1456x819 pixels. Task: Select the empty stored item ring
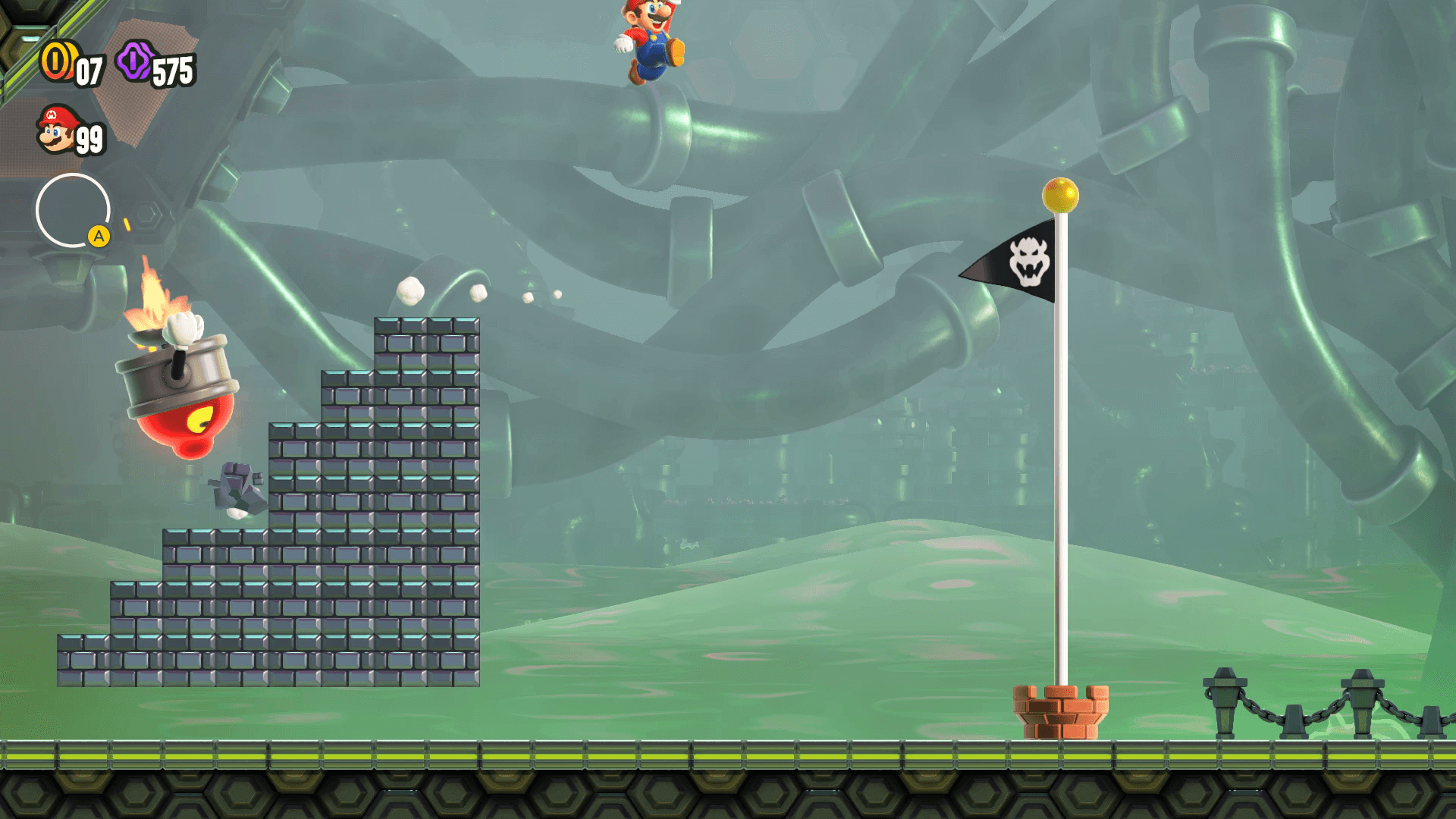(x=73, y=210)
